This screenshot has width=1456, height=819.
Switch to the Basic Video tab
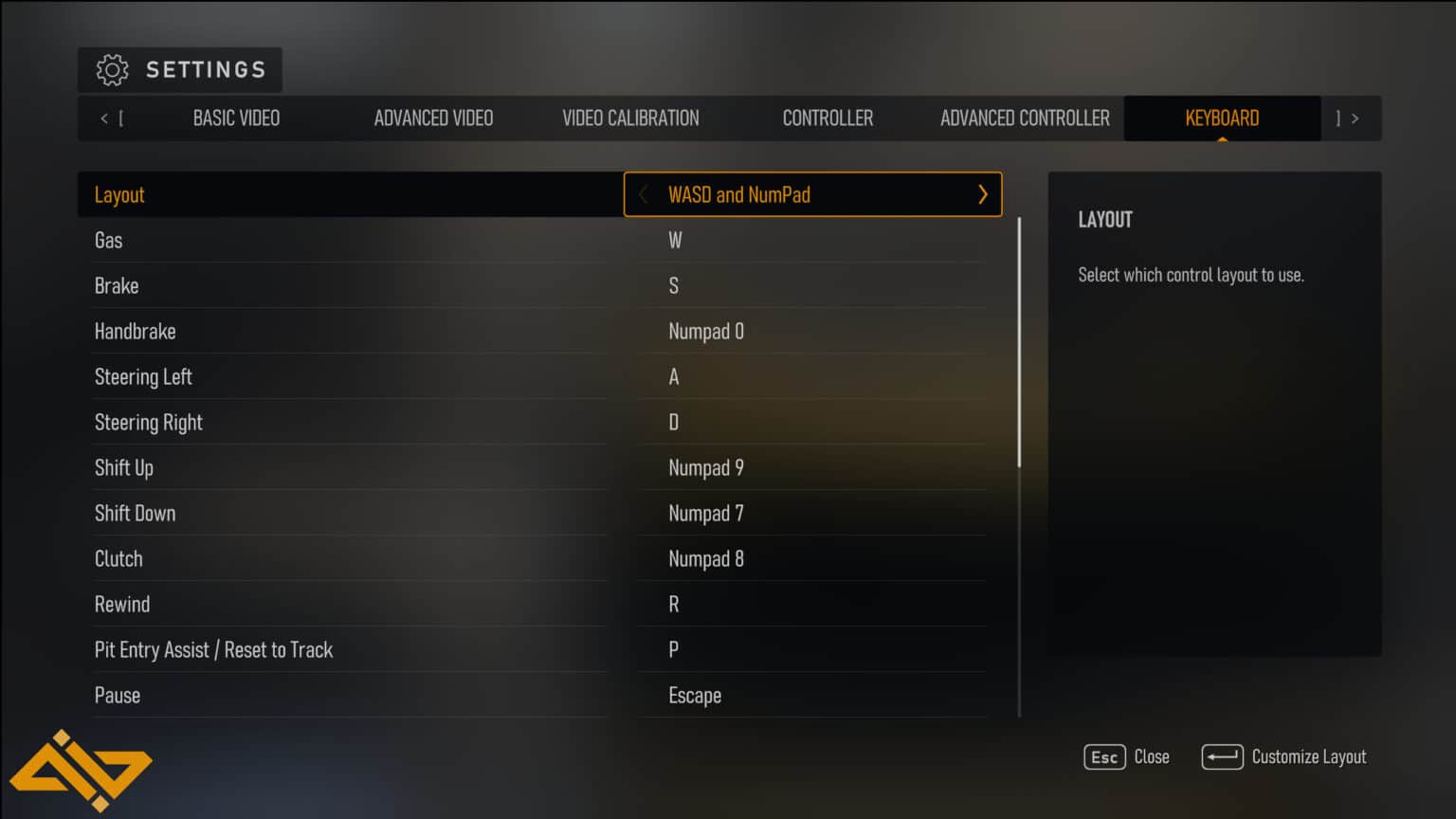pos(235,118)
